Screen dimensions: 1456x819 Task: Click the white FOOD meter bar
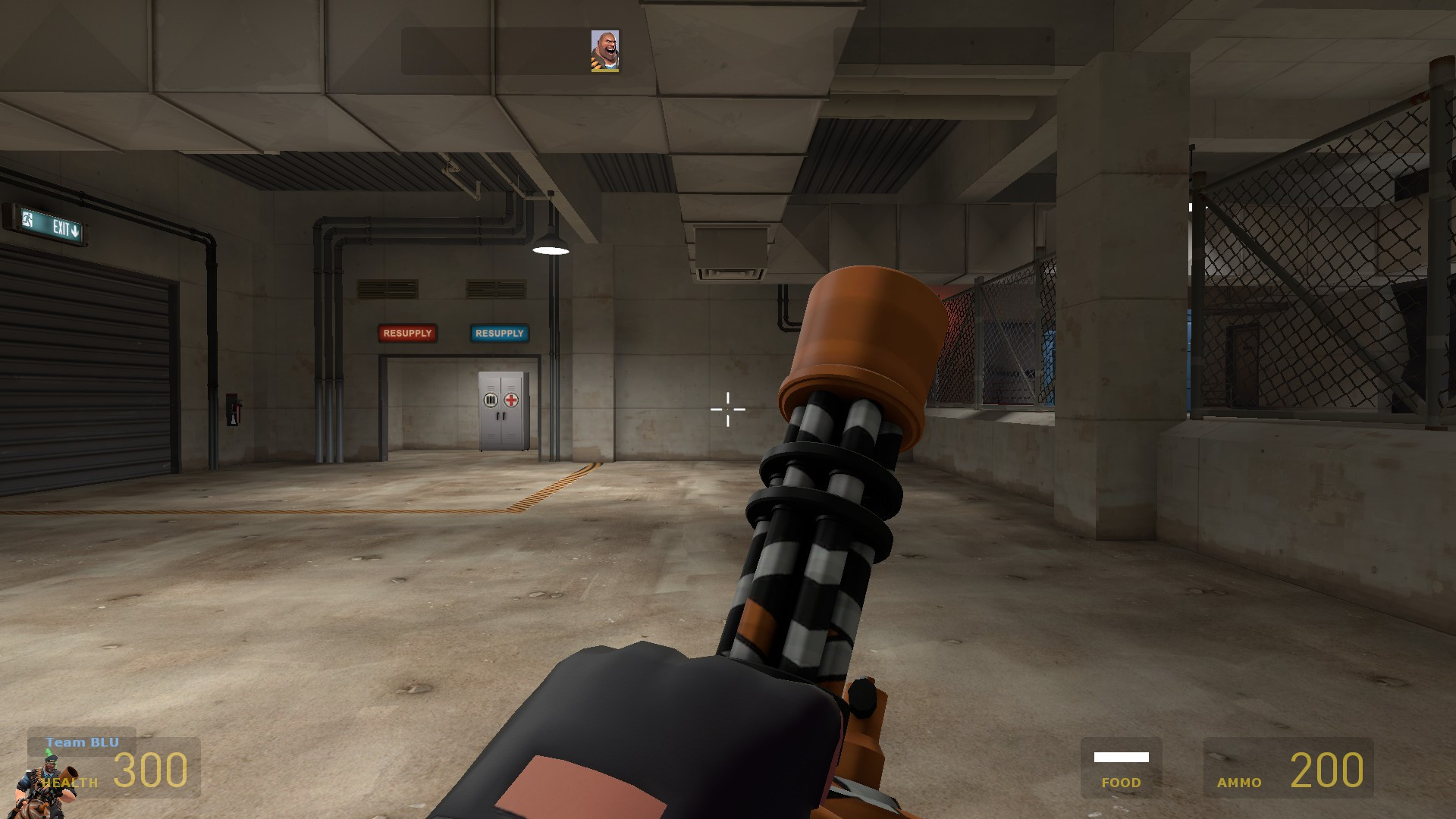pyautogui.click(x=1121, y=756)
